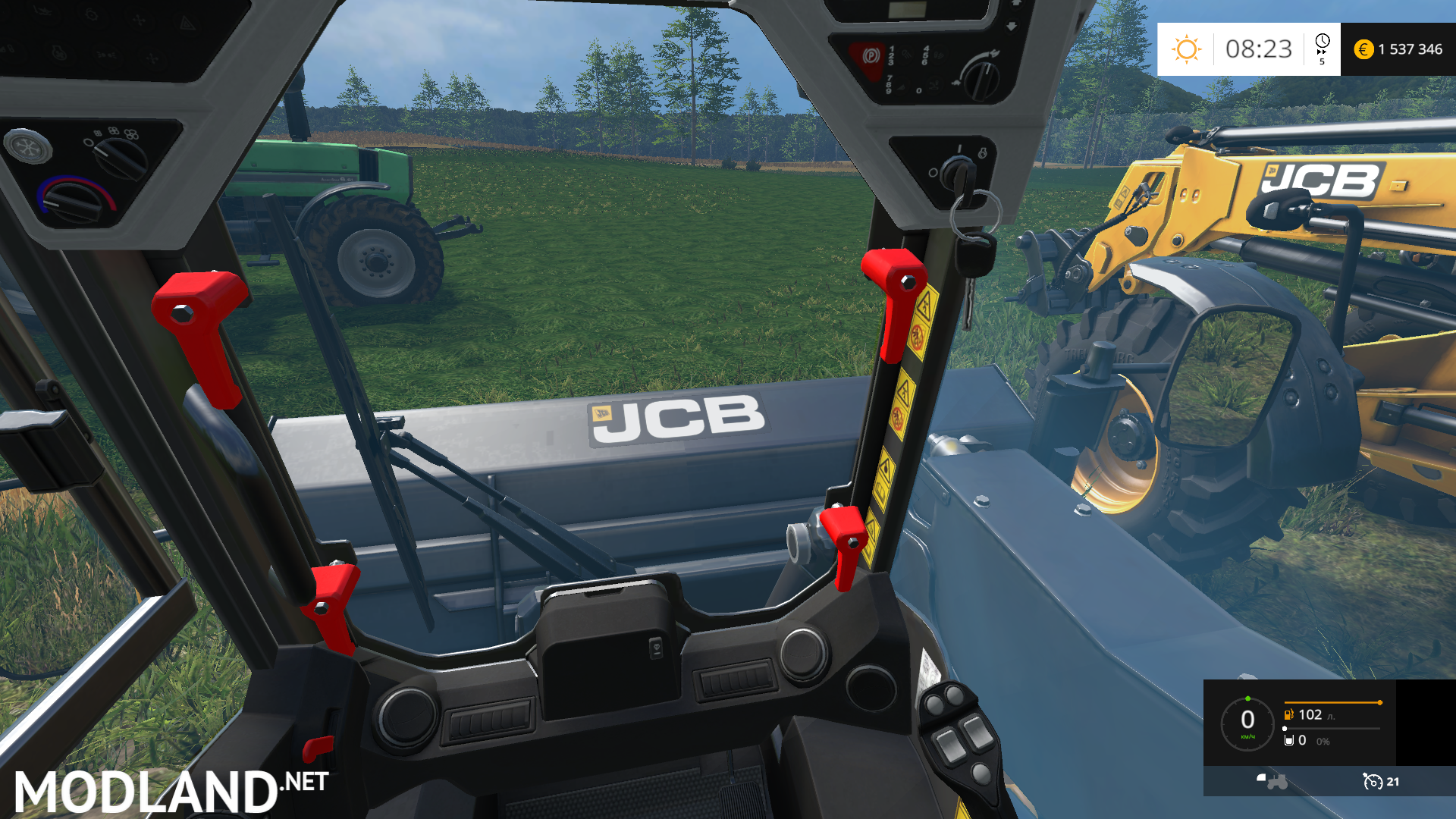This screenshot has height=819, width=1456.
Task: Click the sun weather forecast icon
Action: (1185, 49)
